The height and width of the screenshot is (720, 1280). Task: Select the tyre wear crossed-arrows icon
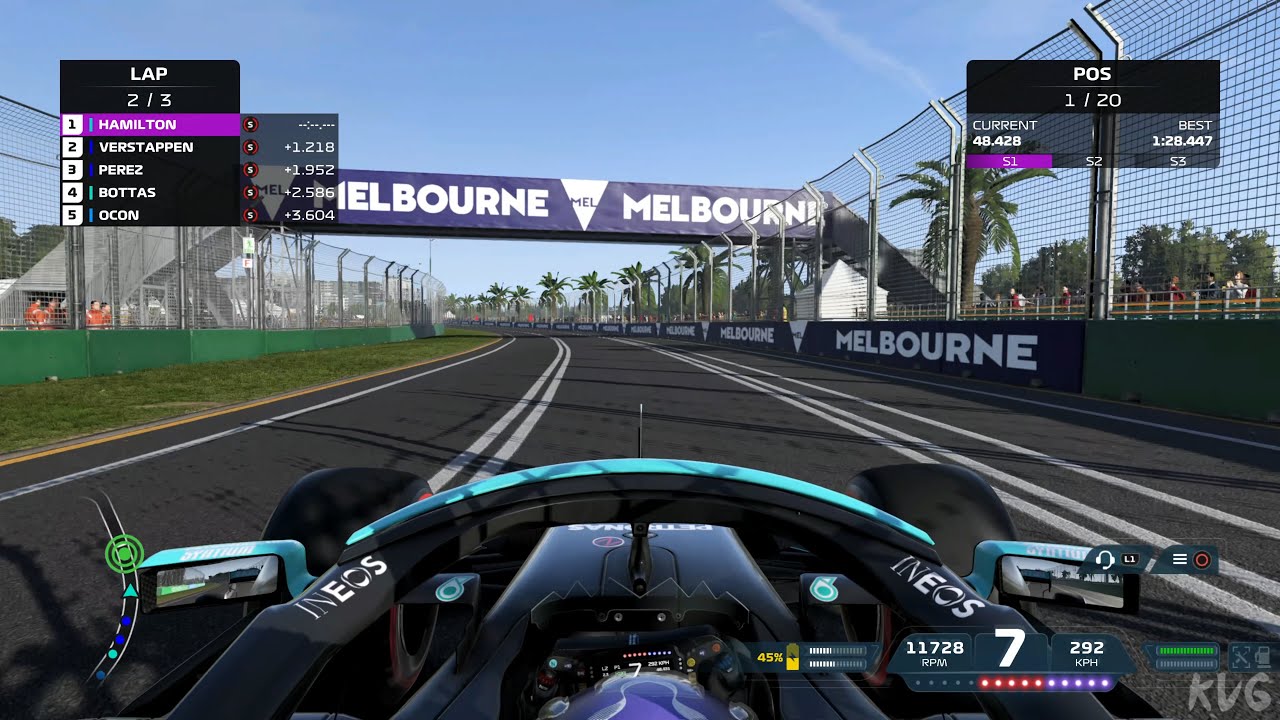[x=1243, y=656]
